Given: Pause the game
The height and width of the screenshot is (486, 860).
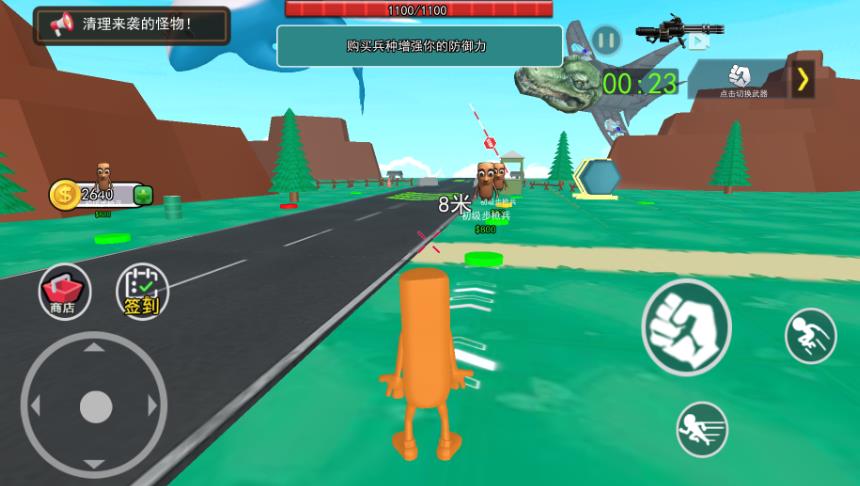Looking at the screenshot, I should point(605,41).
